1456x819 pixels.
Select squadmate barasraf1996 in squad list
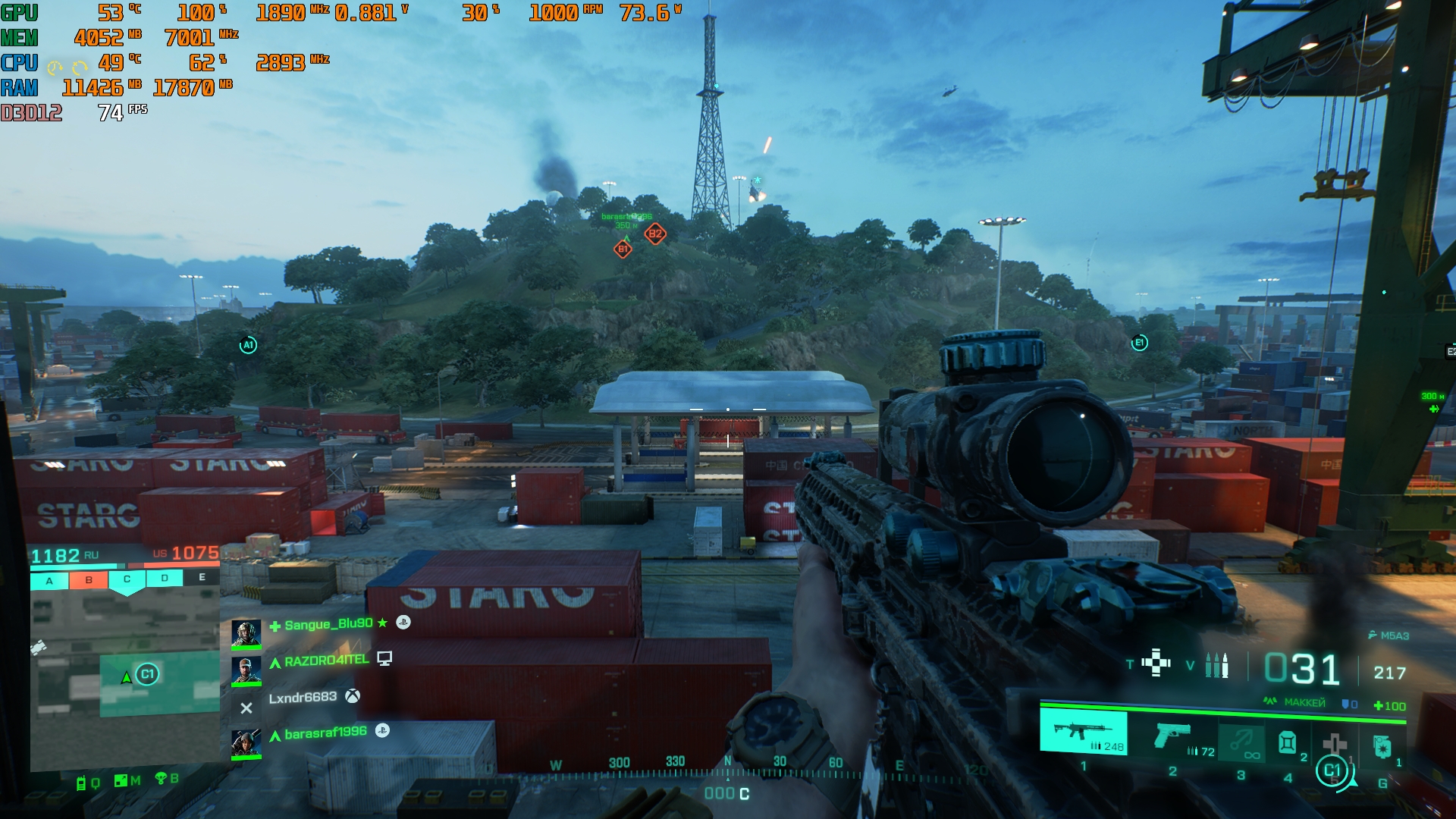click(x=325, y=733)
